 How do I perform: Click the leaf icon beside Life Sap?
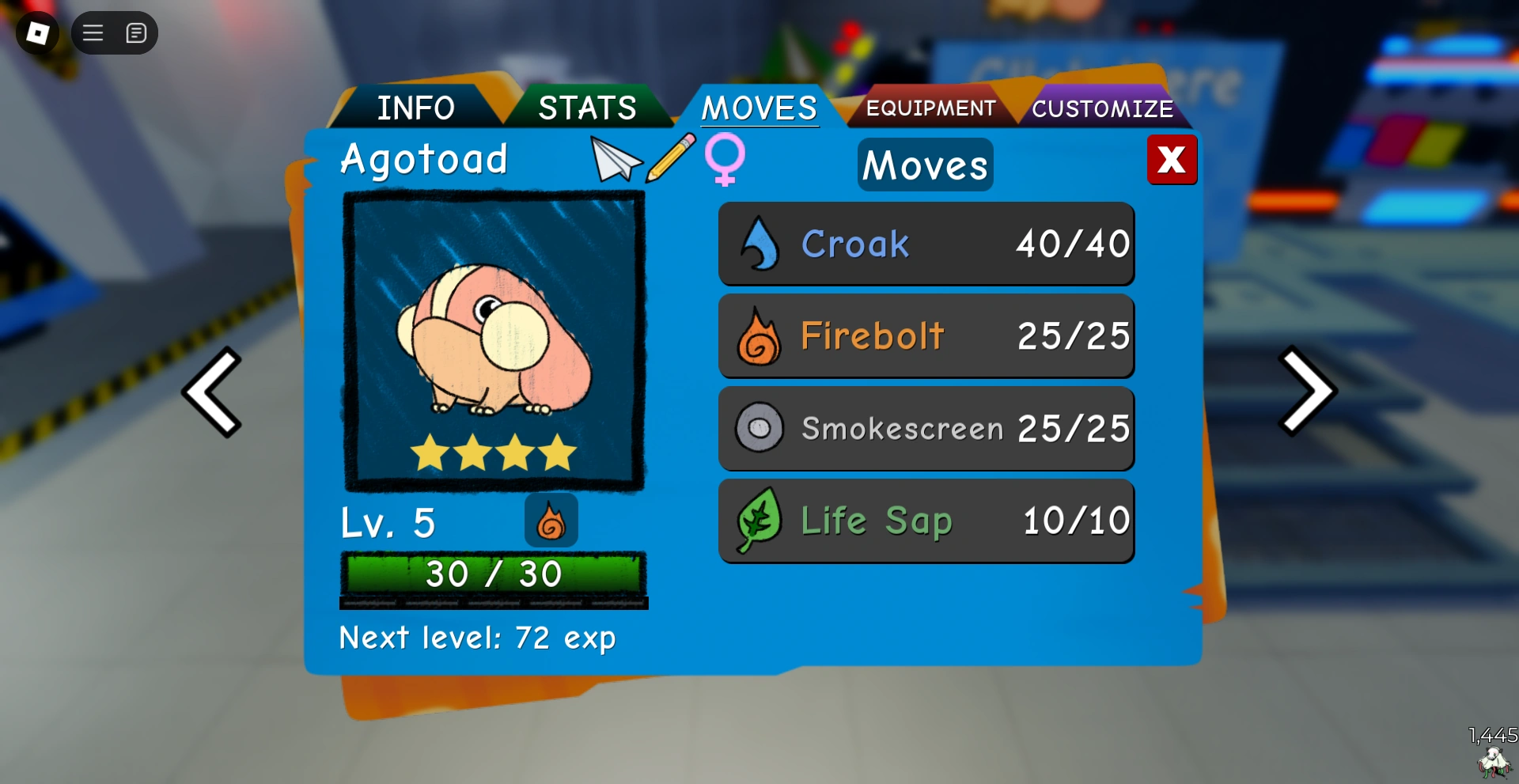pyautogui.click(x=759, y=521)
